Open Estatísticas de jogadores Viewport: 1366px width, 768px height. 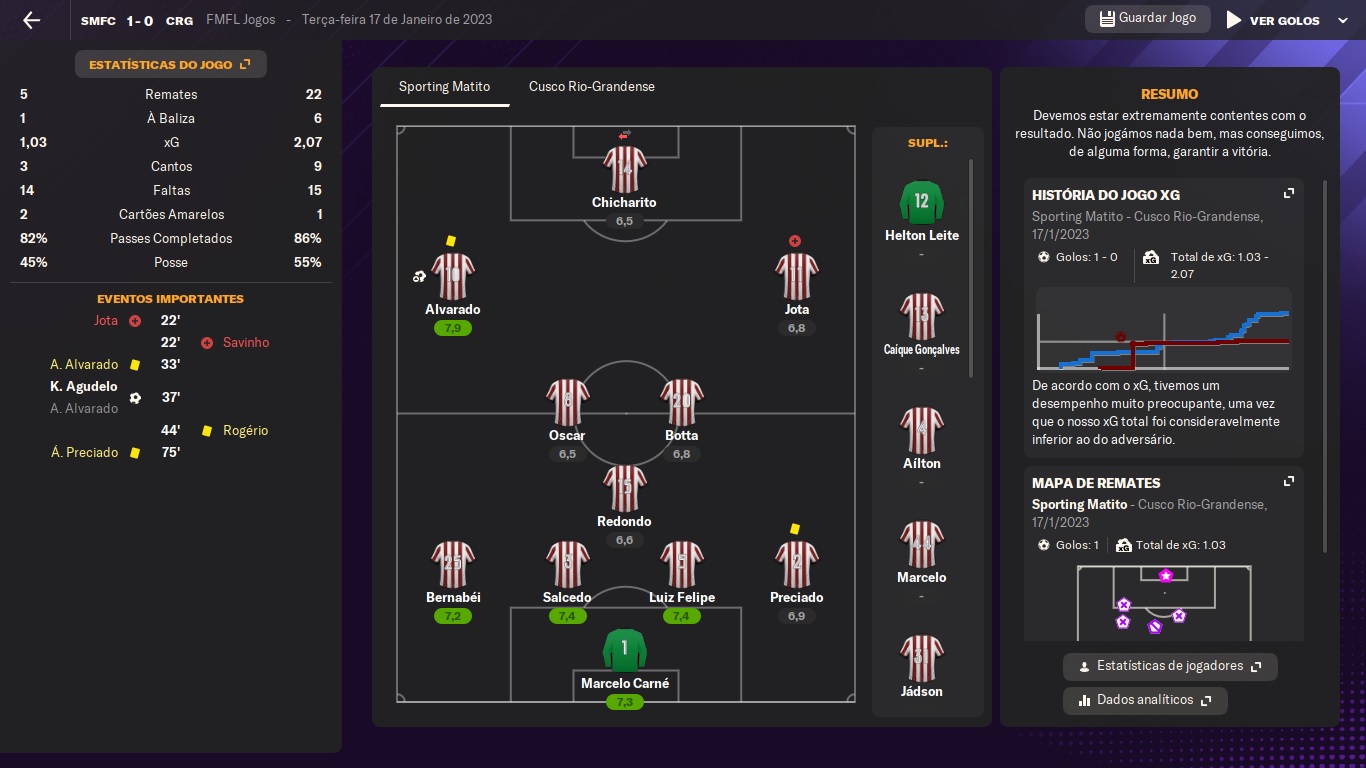point(1170,666)
